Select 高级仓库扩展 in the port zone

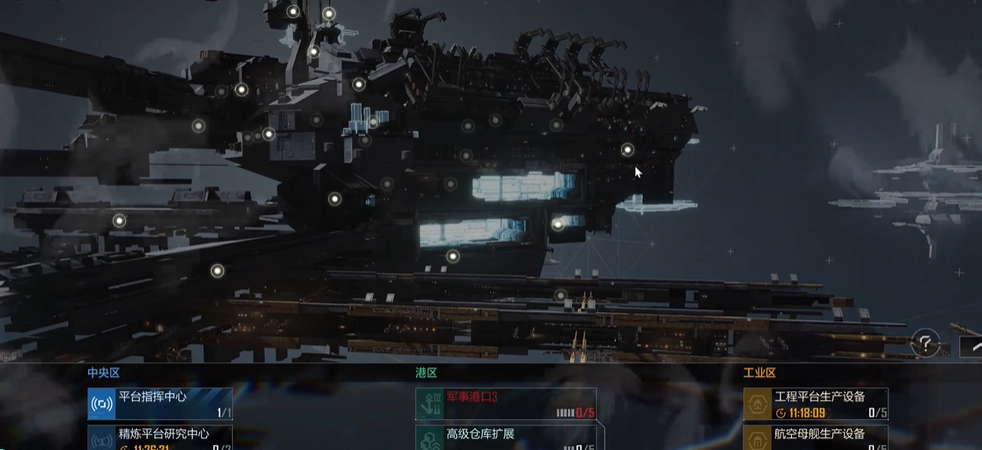[x=505, y=437]
